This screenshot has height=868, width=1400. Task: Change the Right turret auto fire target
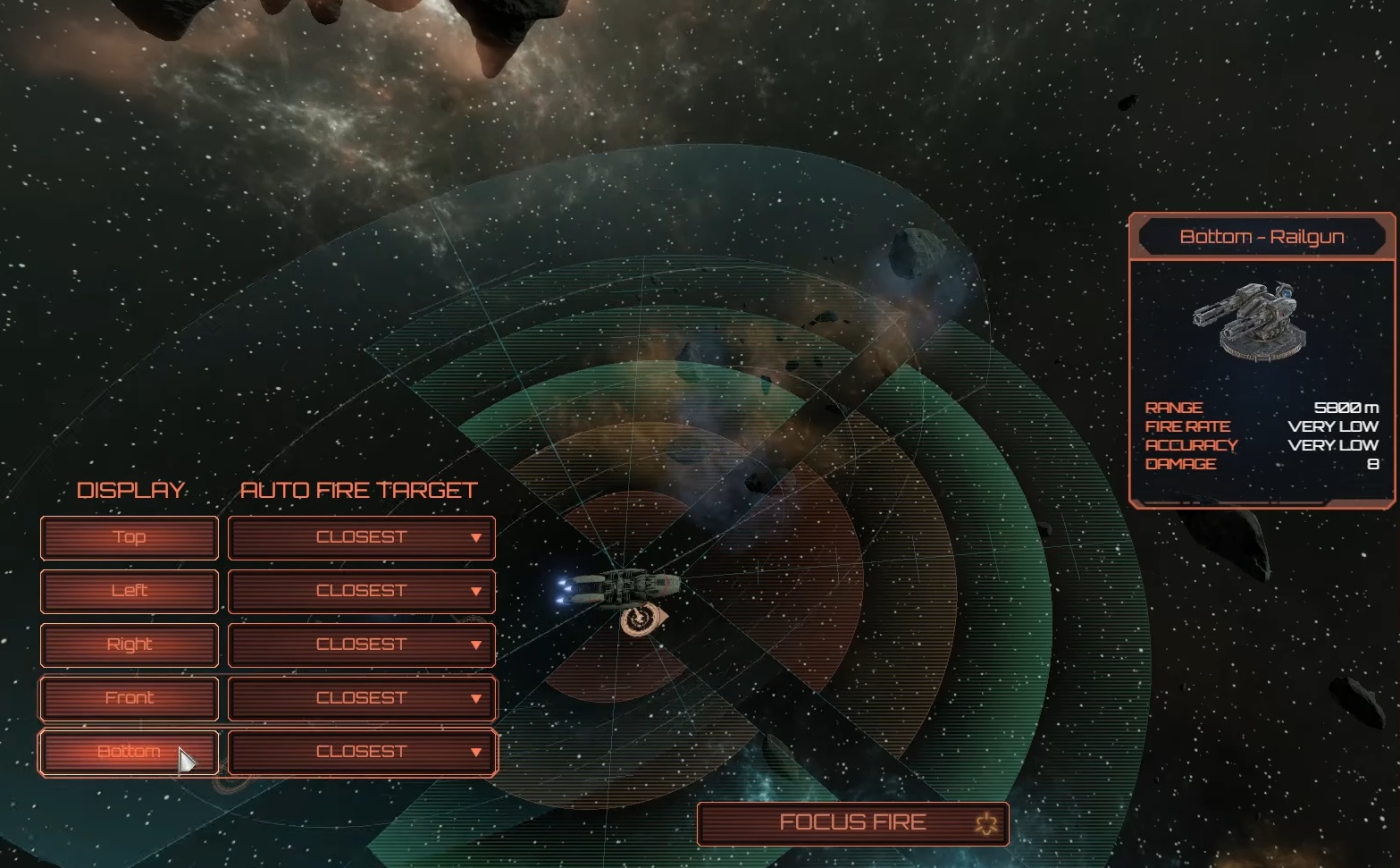[362, 645]
